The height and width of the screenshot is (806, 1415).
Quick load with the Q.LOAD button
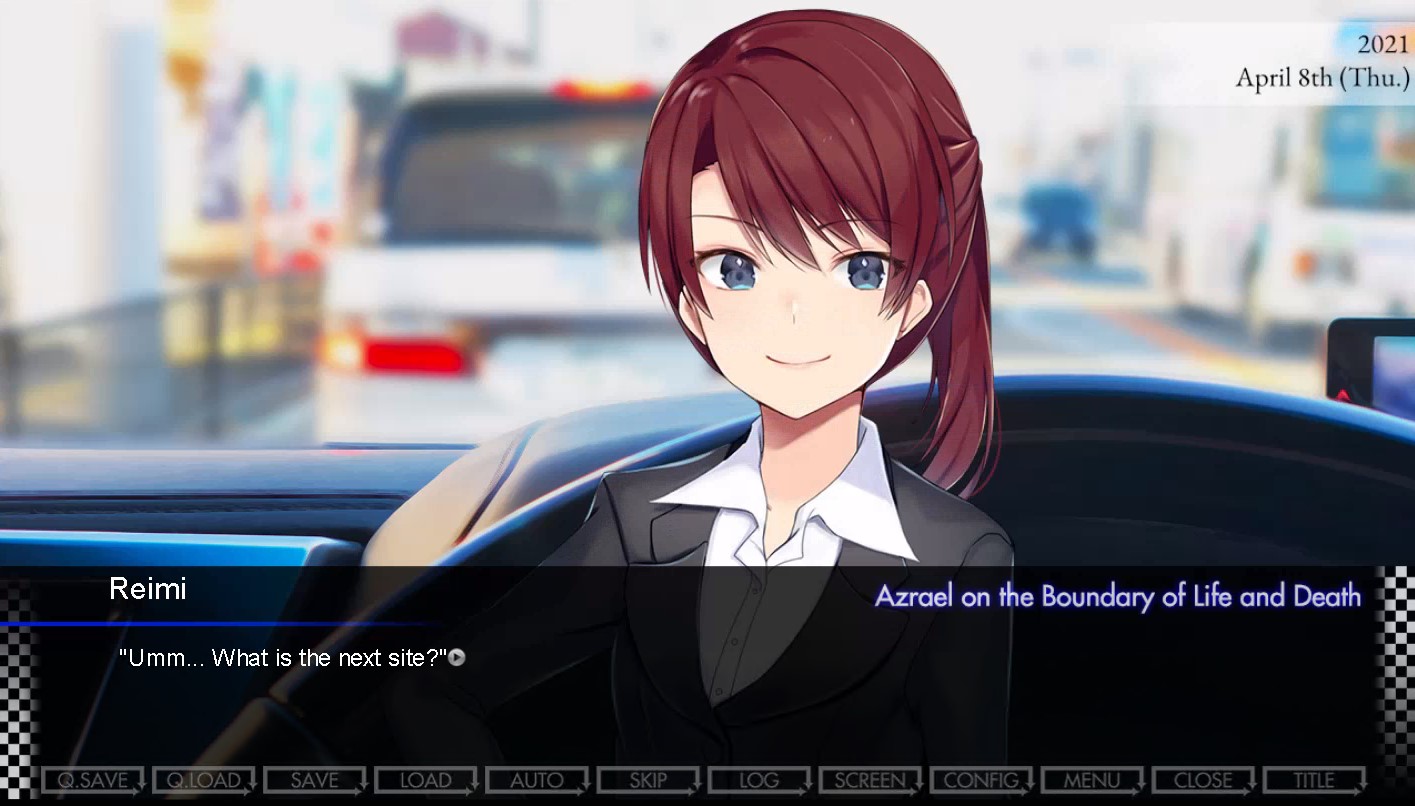204,780
